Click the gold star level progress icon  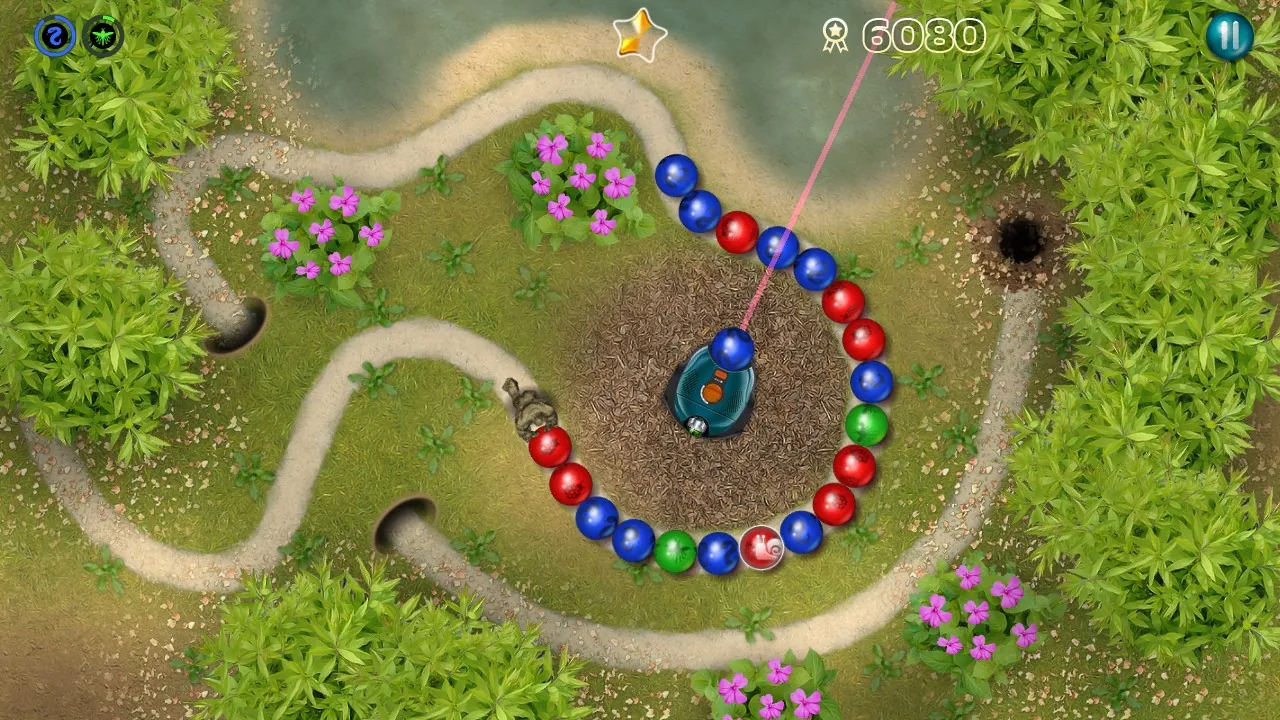[641, 35]
